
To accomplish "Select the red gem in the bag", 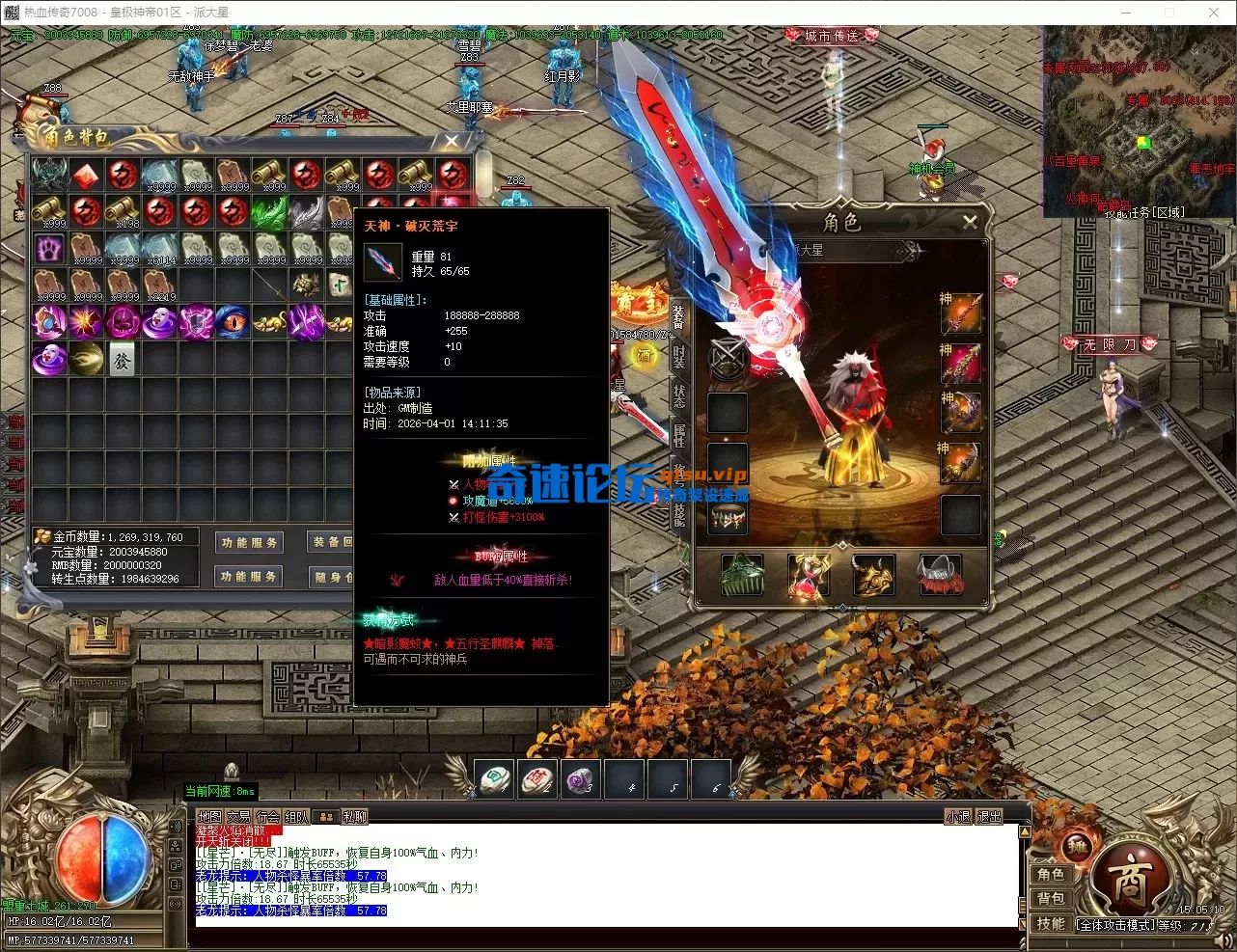I will [87, 175].
